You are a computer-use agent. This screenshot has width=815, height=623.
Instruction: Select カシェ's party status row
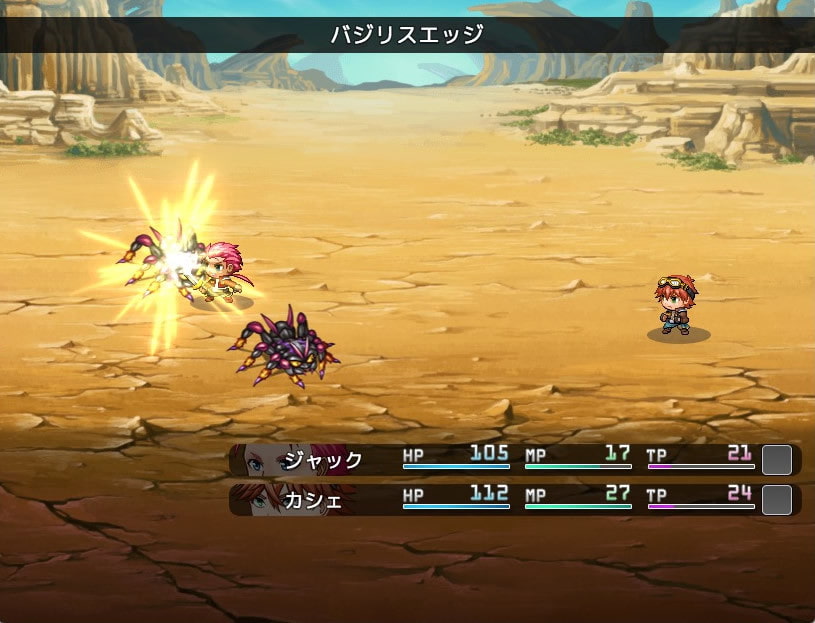click(514, 500)
